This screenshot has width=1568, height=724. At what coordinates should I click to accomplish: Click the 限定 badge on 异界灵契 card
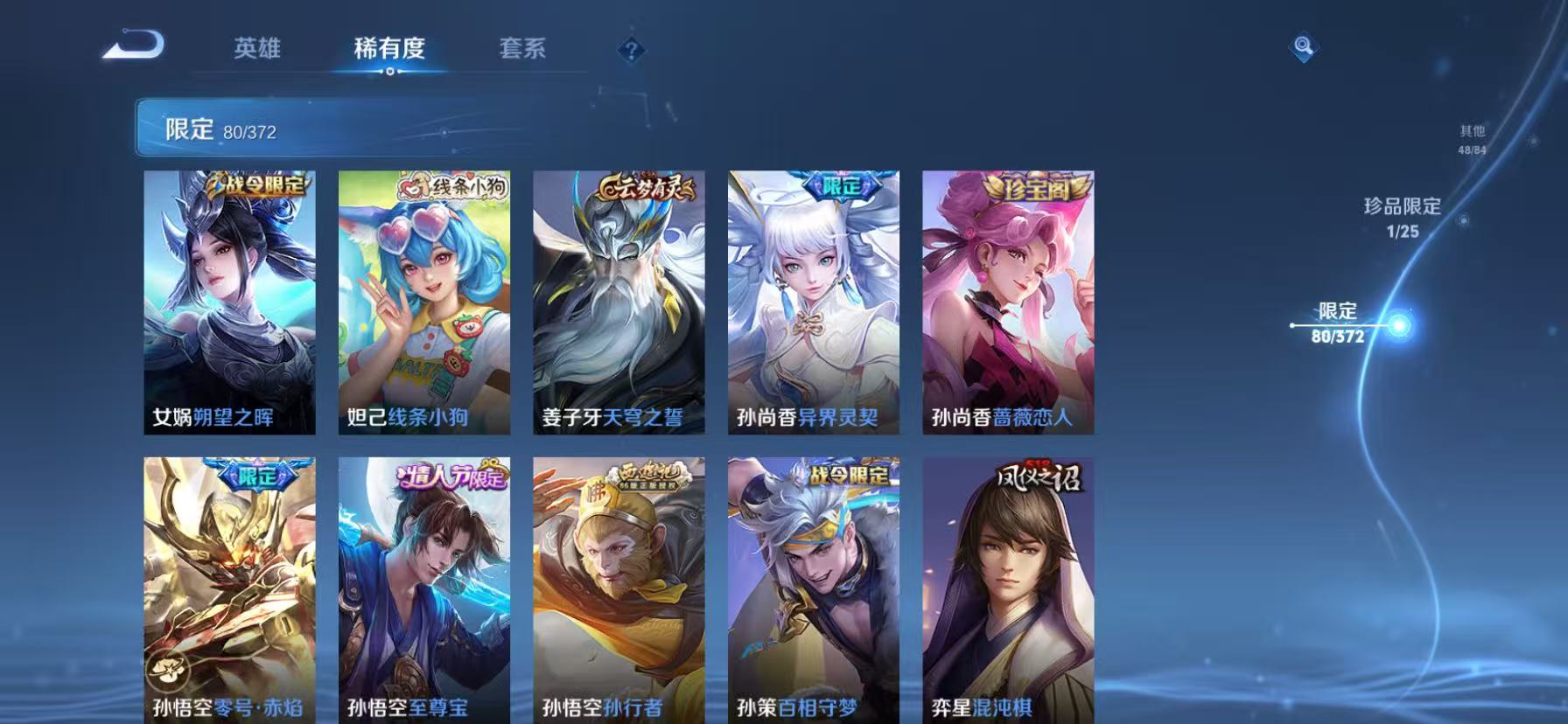pos(843,184)
